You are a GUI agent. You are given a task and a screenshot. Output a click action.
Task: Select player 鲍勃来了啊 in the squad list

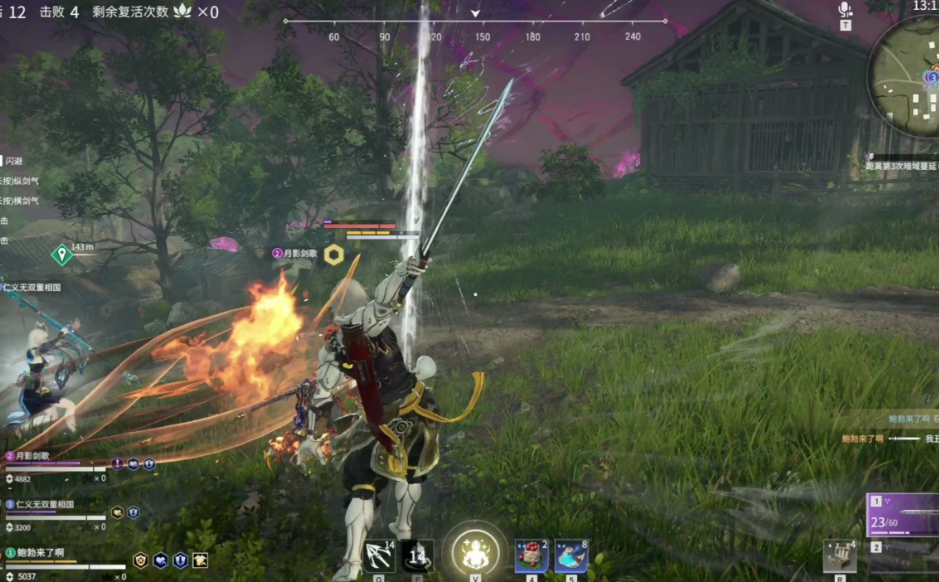40,552
